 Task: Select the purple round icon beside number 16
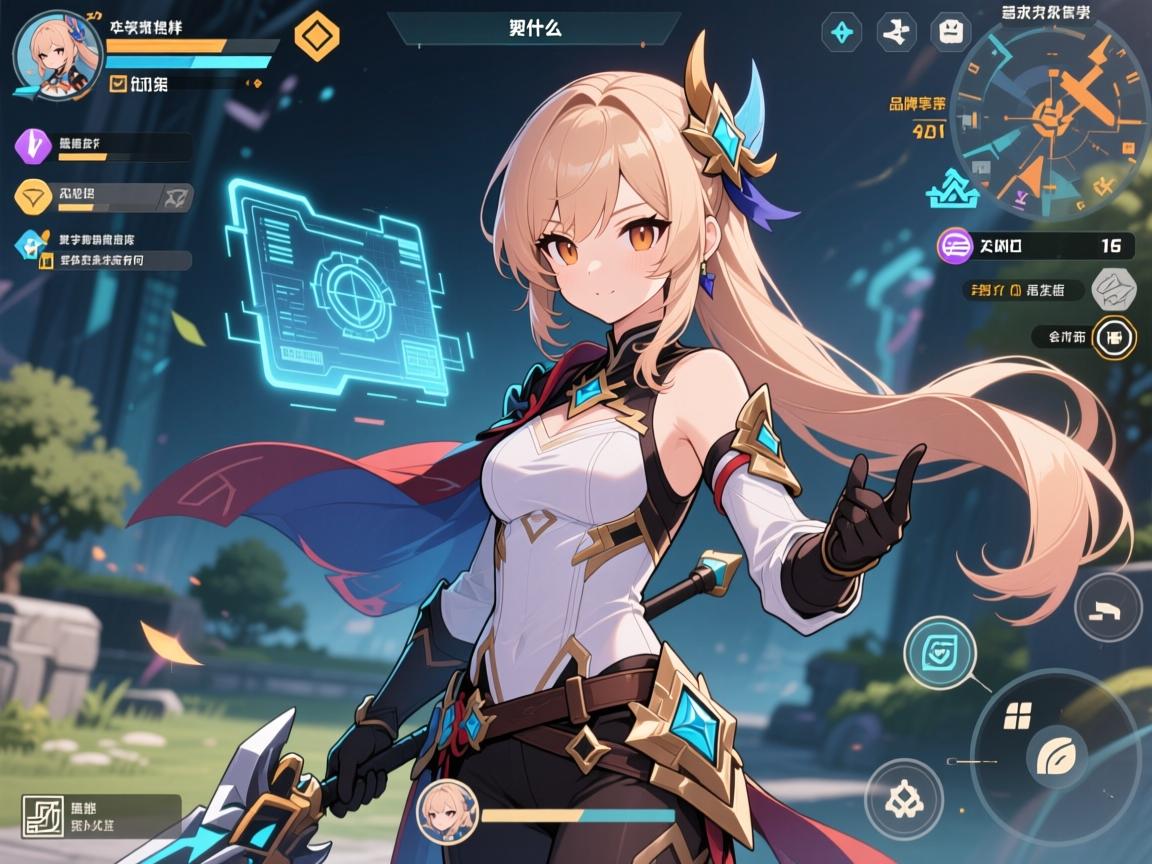(x=956, y=245)
